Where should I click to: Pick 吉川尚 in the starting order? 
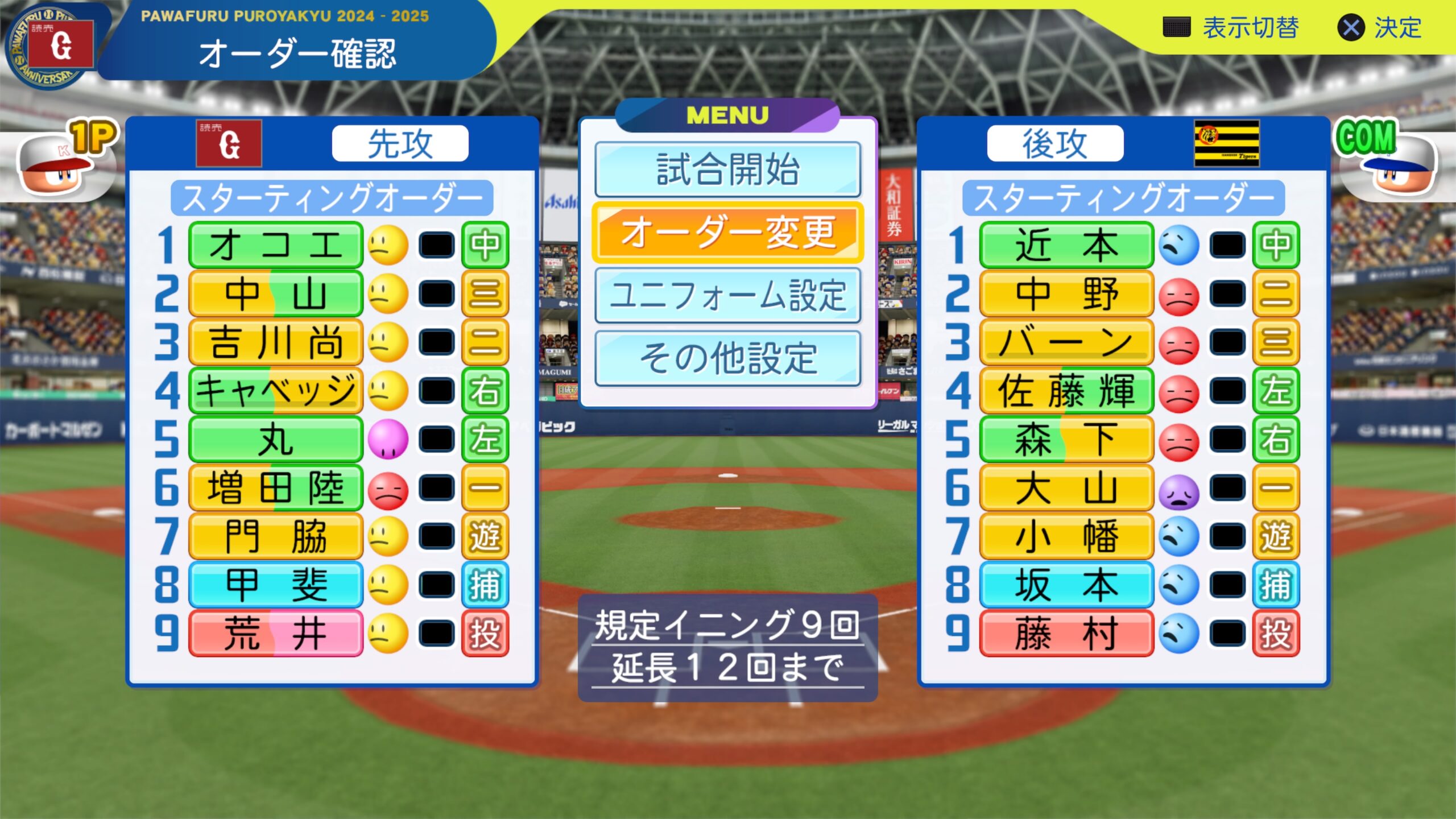[x=275, y=342]
